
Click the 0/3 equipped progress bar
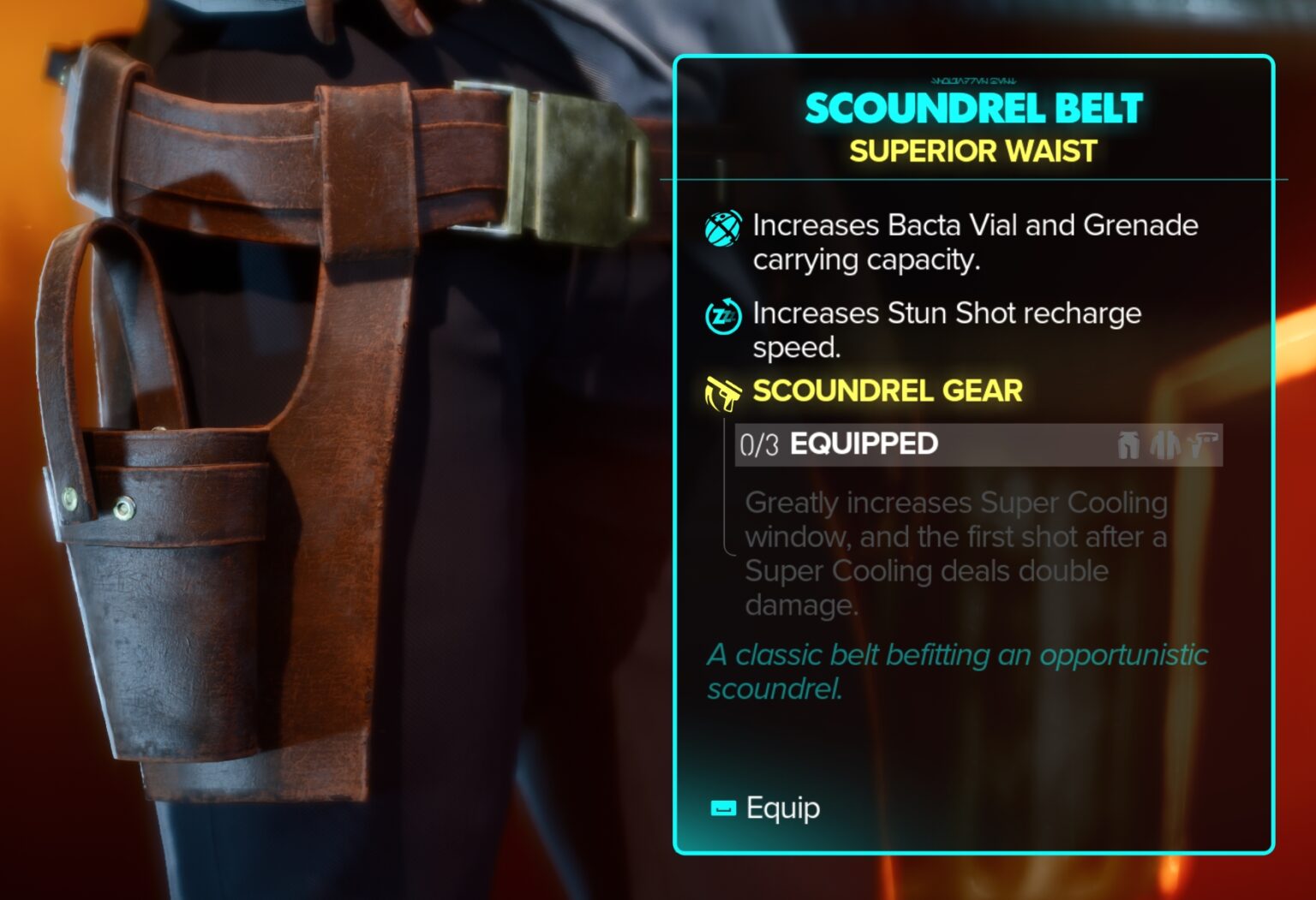coord(977,444)
